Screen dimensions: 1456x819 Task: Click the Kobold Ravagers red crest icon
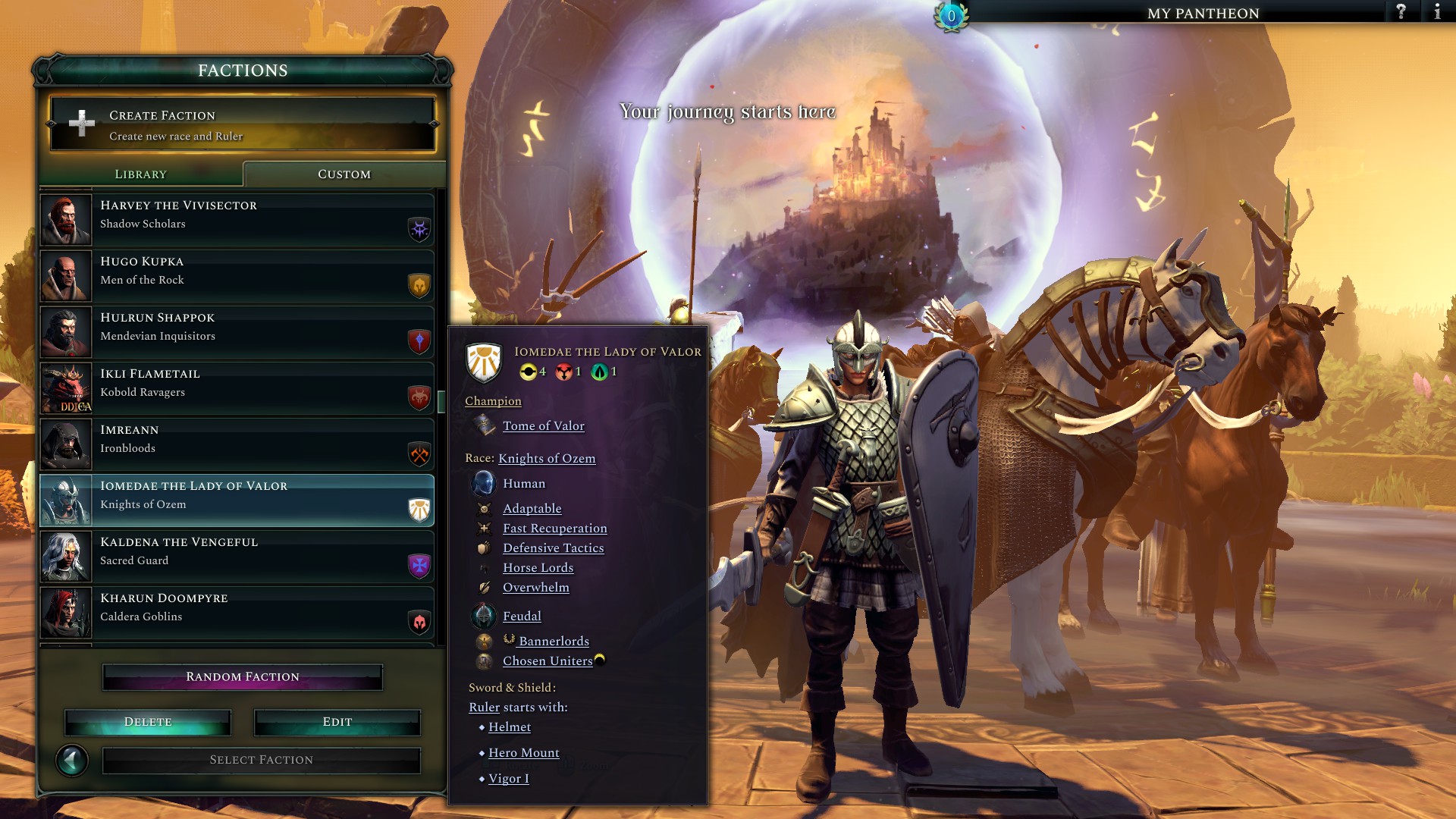[418, 398]
